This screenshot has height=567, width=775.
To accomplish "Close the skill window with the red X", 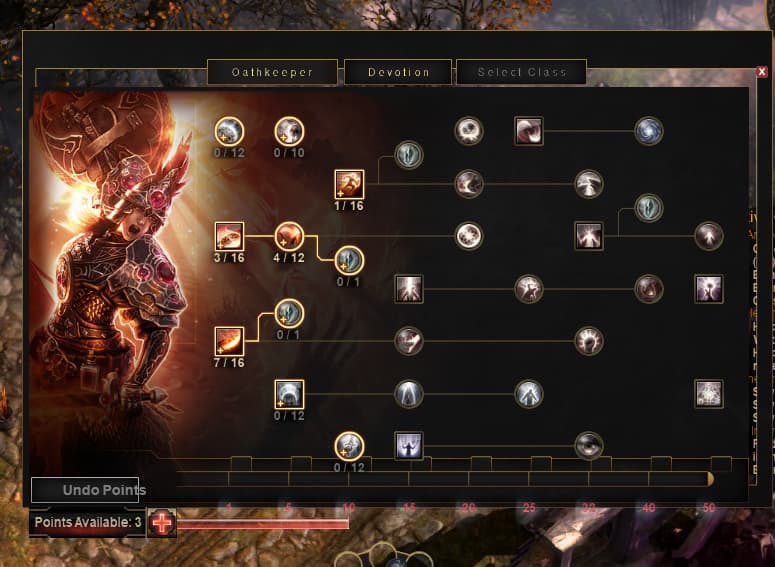I will coord(763,72).
